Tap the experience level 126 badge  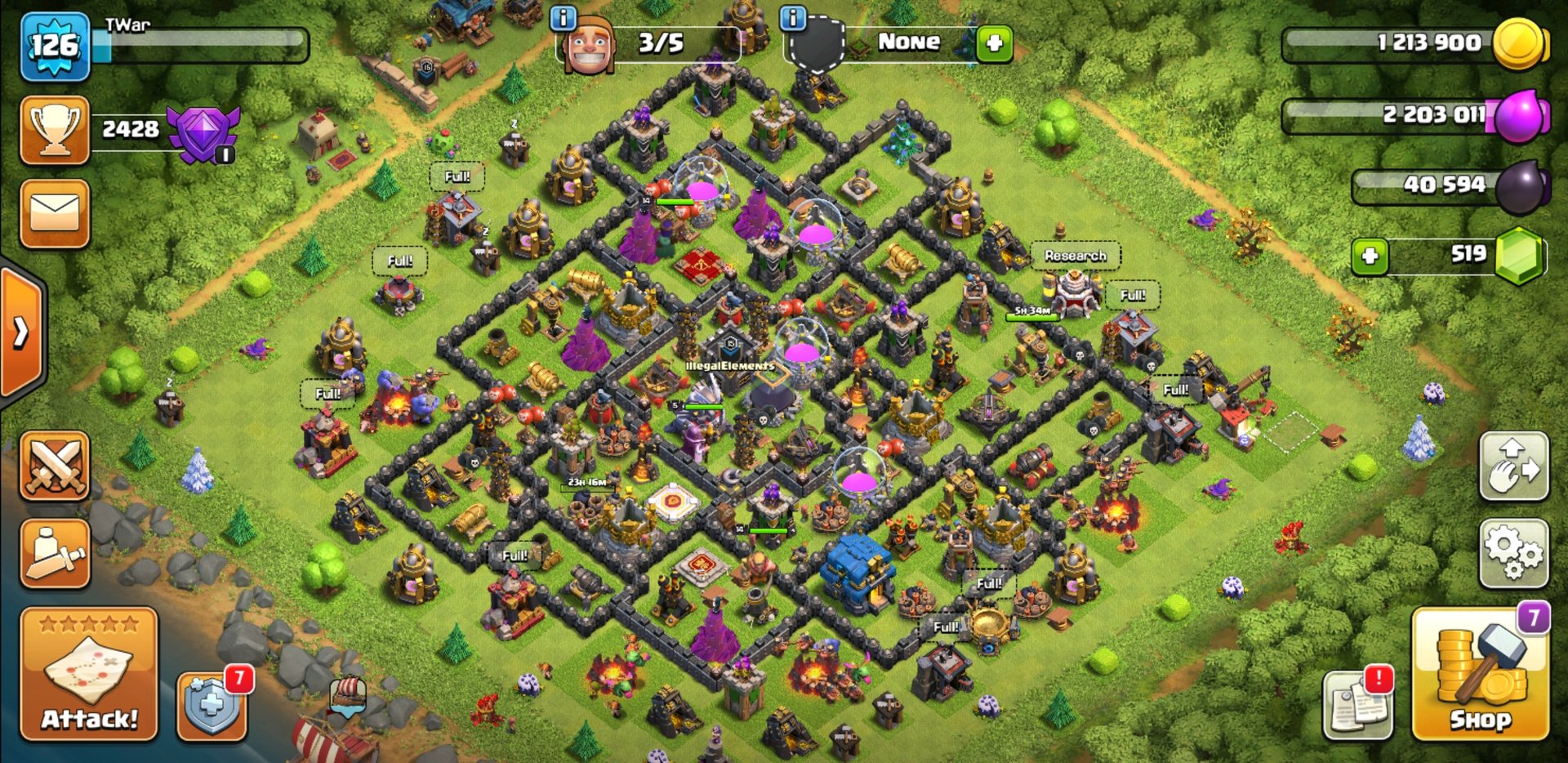[55, 46]
